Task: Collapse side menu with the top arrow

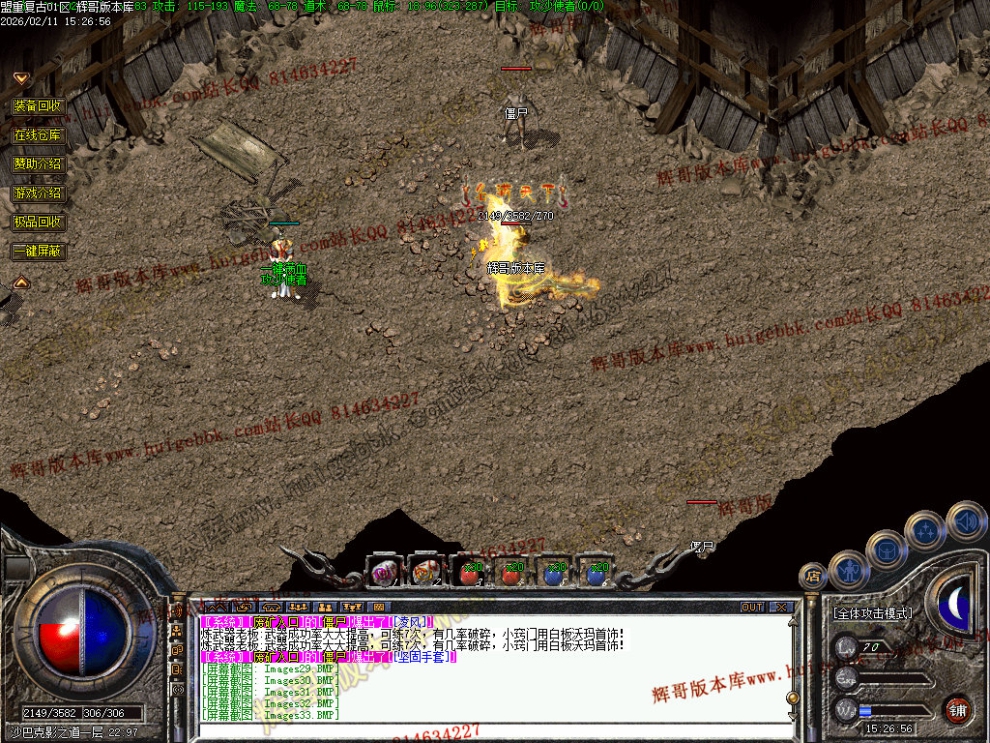Action: [20, 77]
